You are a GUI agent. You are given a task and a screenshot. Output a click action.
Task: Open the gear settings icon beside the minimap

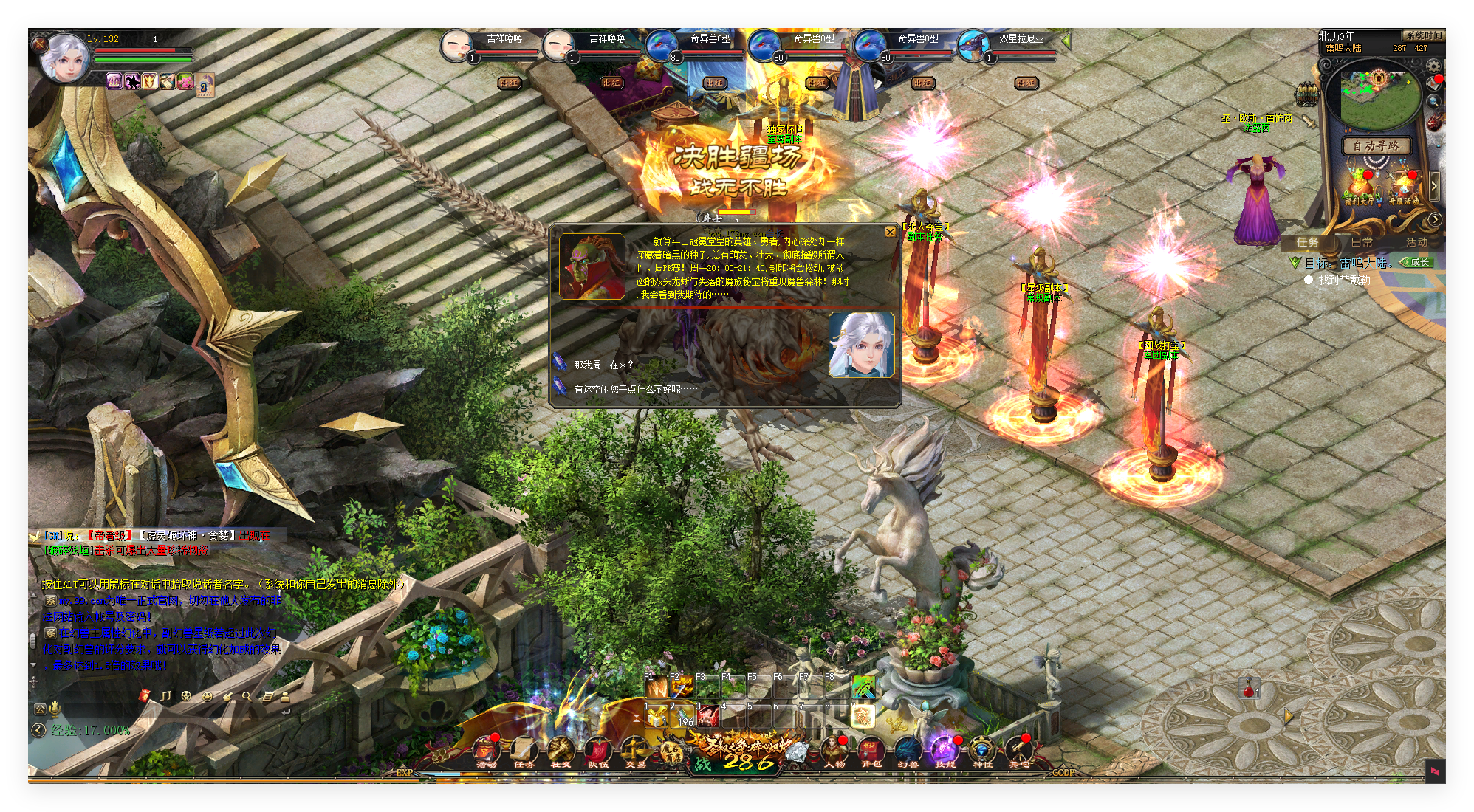click(x=1433, y=66)
